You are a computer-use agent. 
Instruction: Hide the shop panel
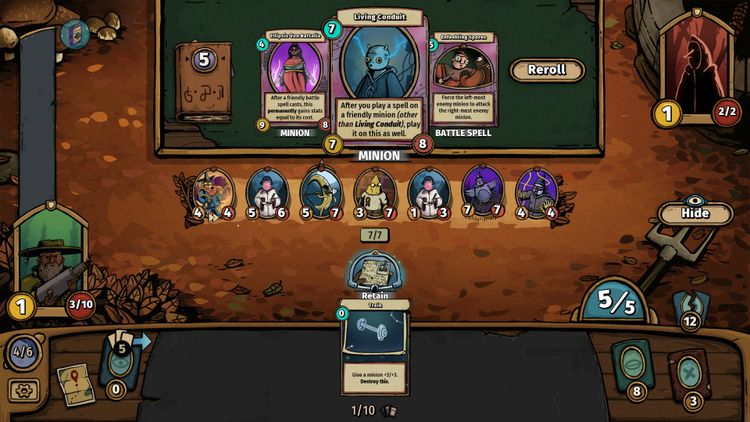694,213
